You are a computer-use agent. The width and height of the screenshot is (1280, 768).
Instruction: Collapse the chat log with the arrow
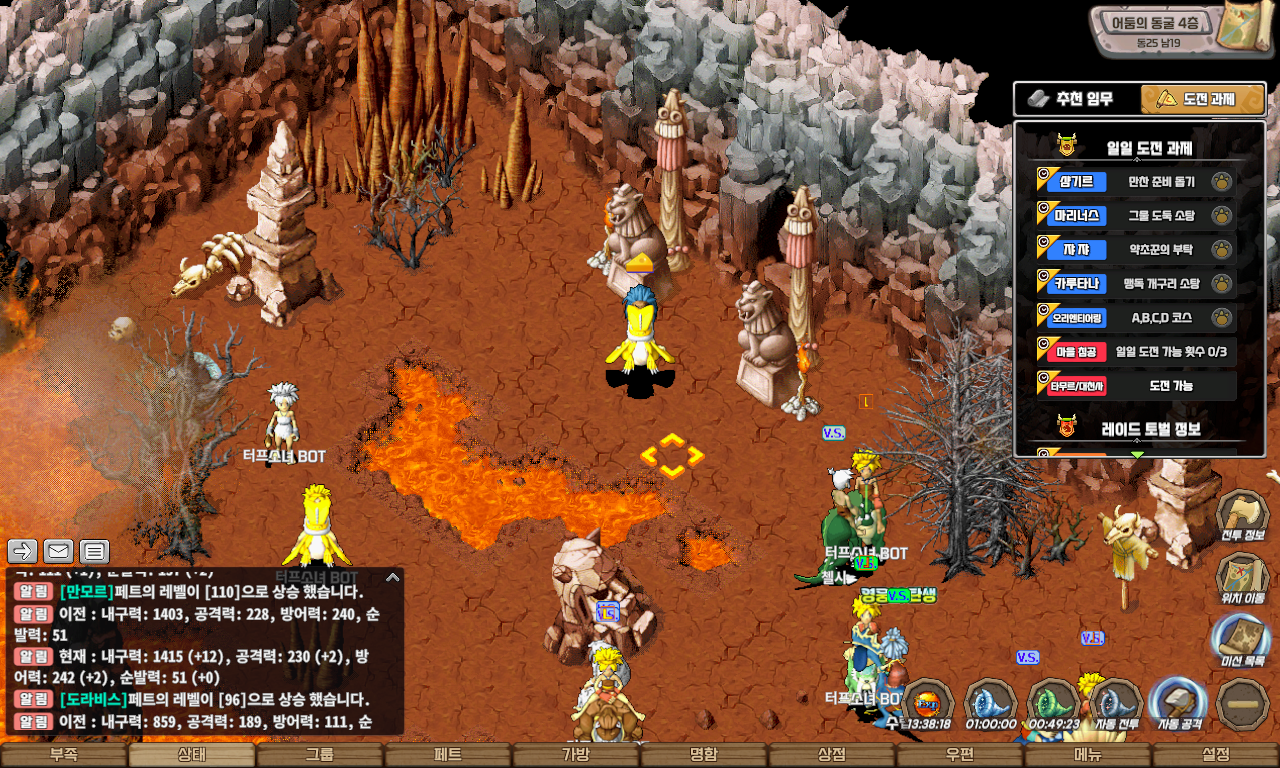392,577
